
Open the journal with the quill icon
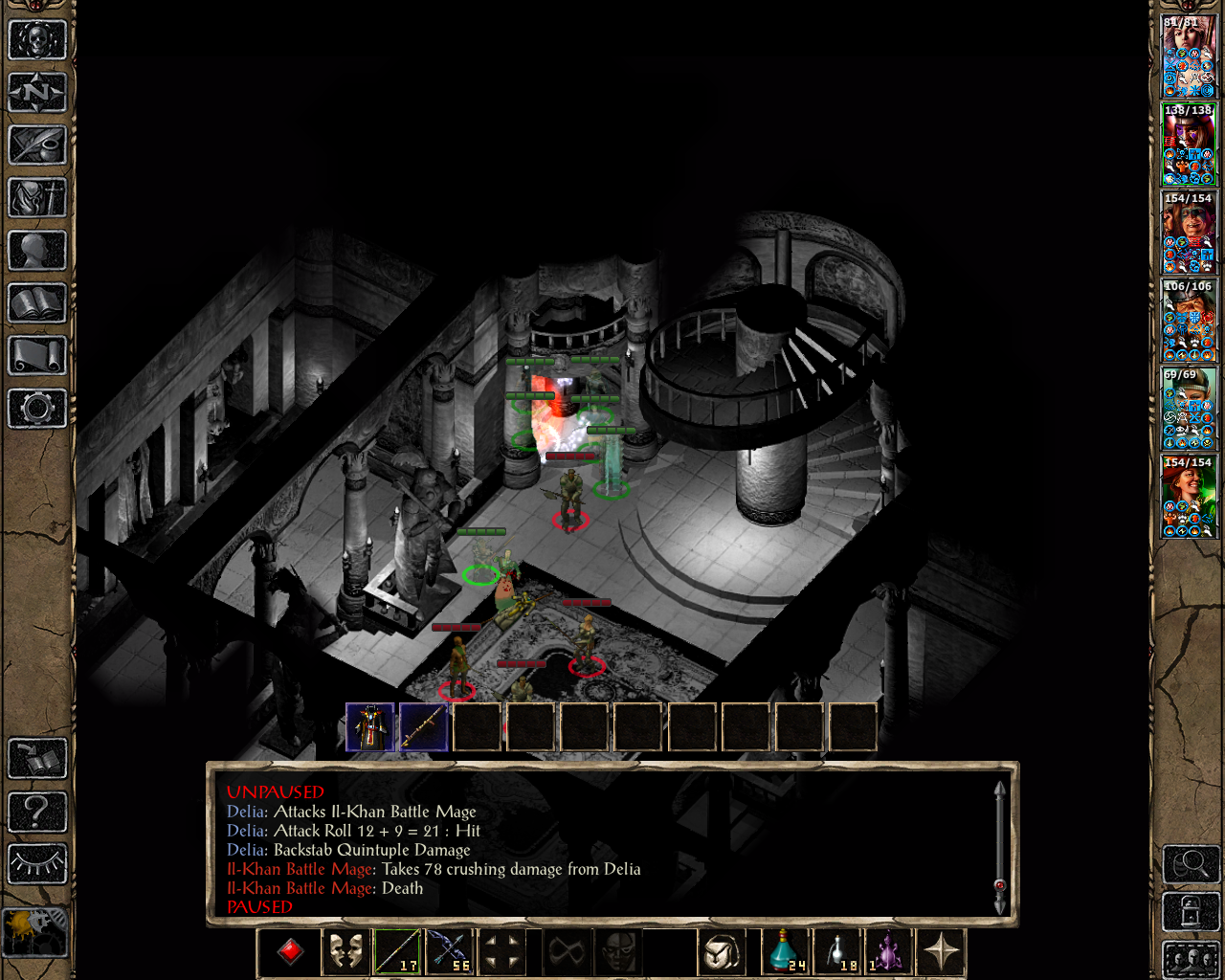[x=37, y=145]
